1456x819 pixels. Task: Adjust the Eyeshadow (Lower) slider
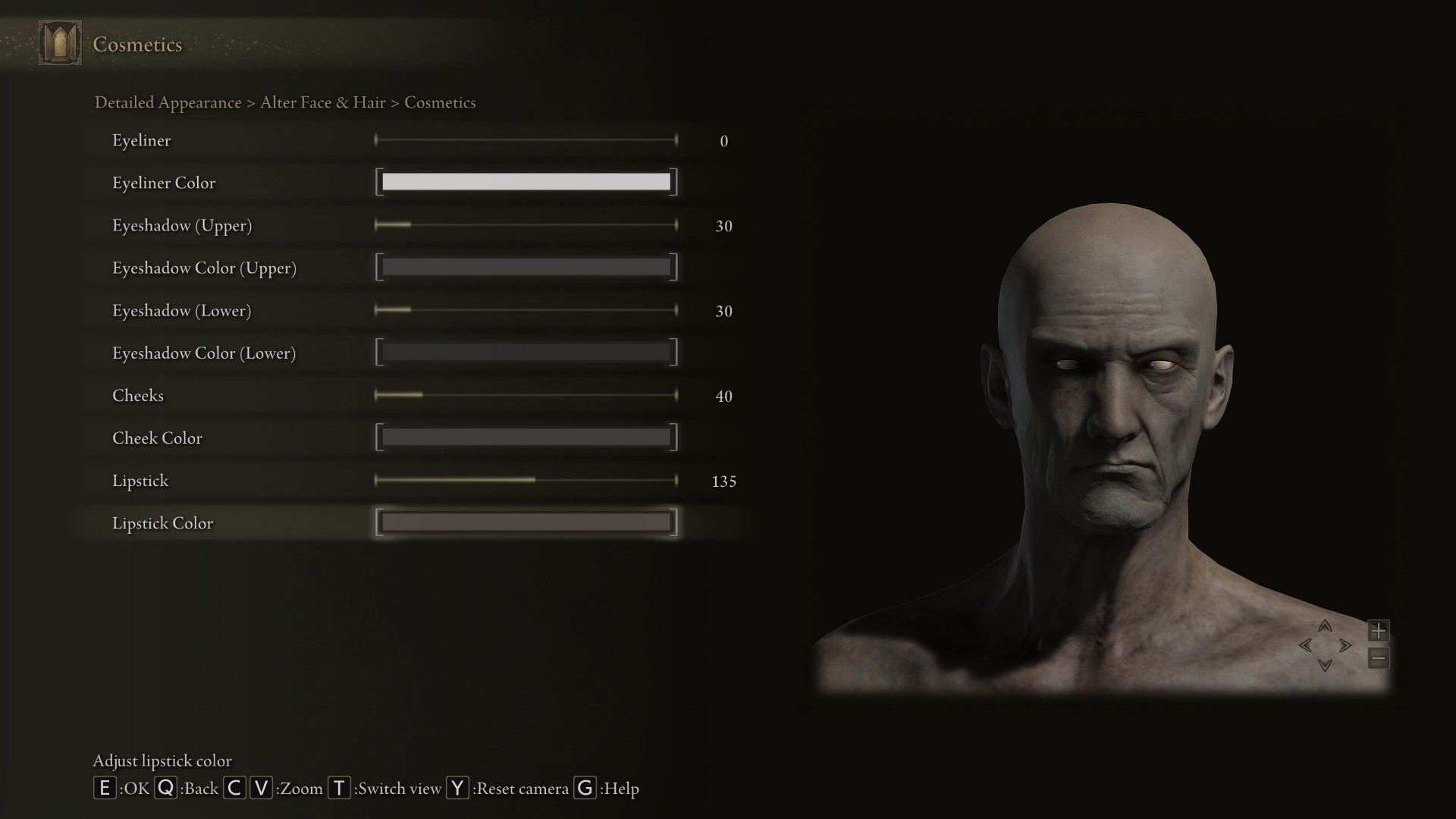(526, 310)
